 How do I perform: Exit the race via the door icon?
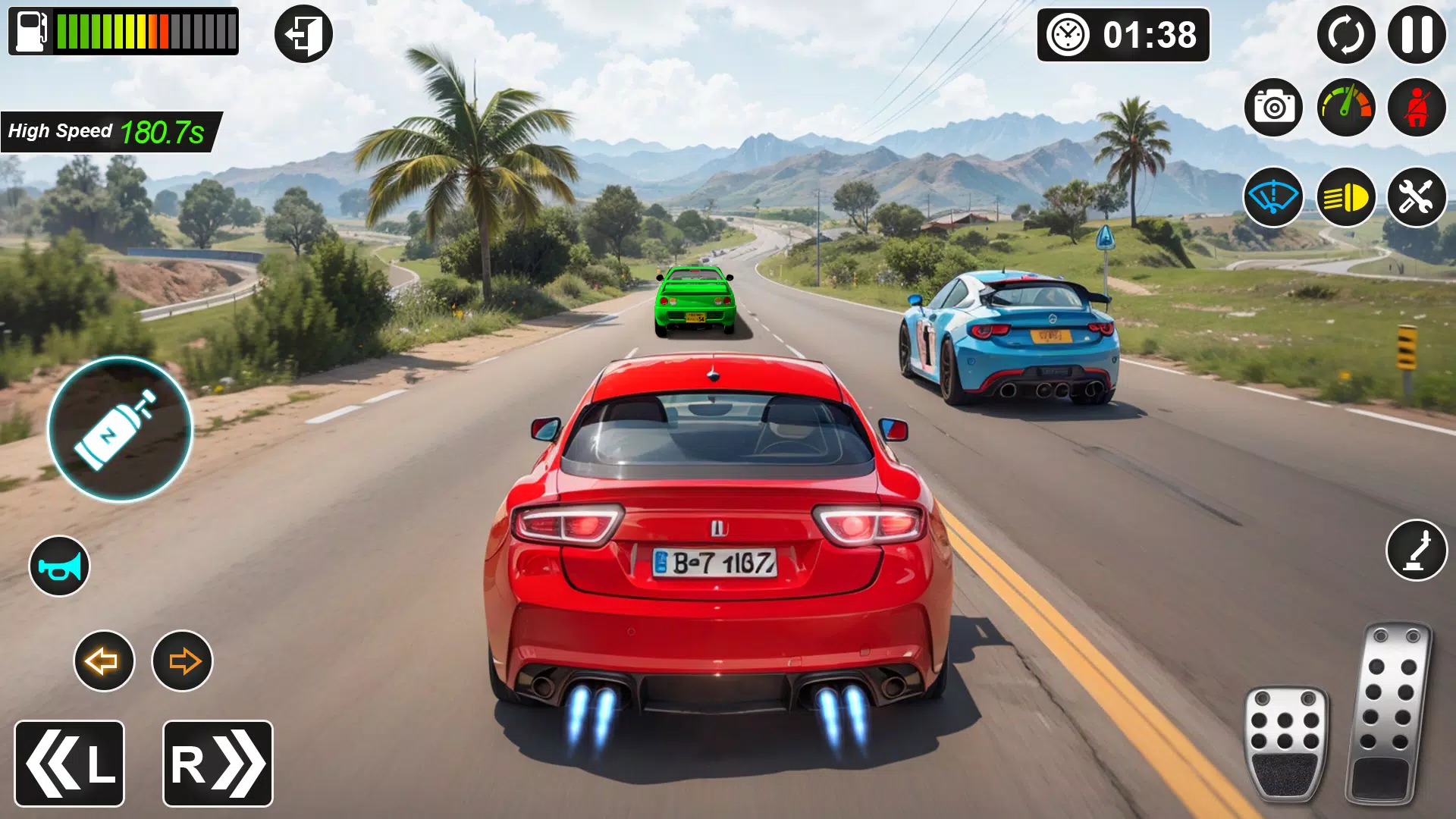[x=303, y=33]
